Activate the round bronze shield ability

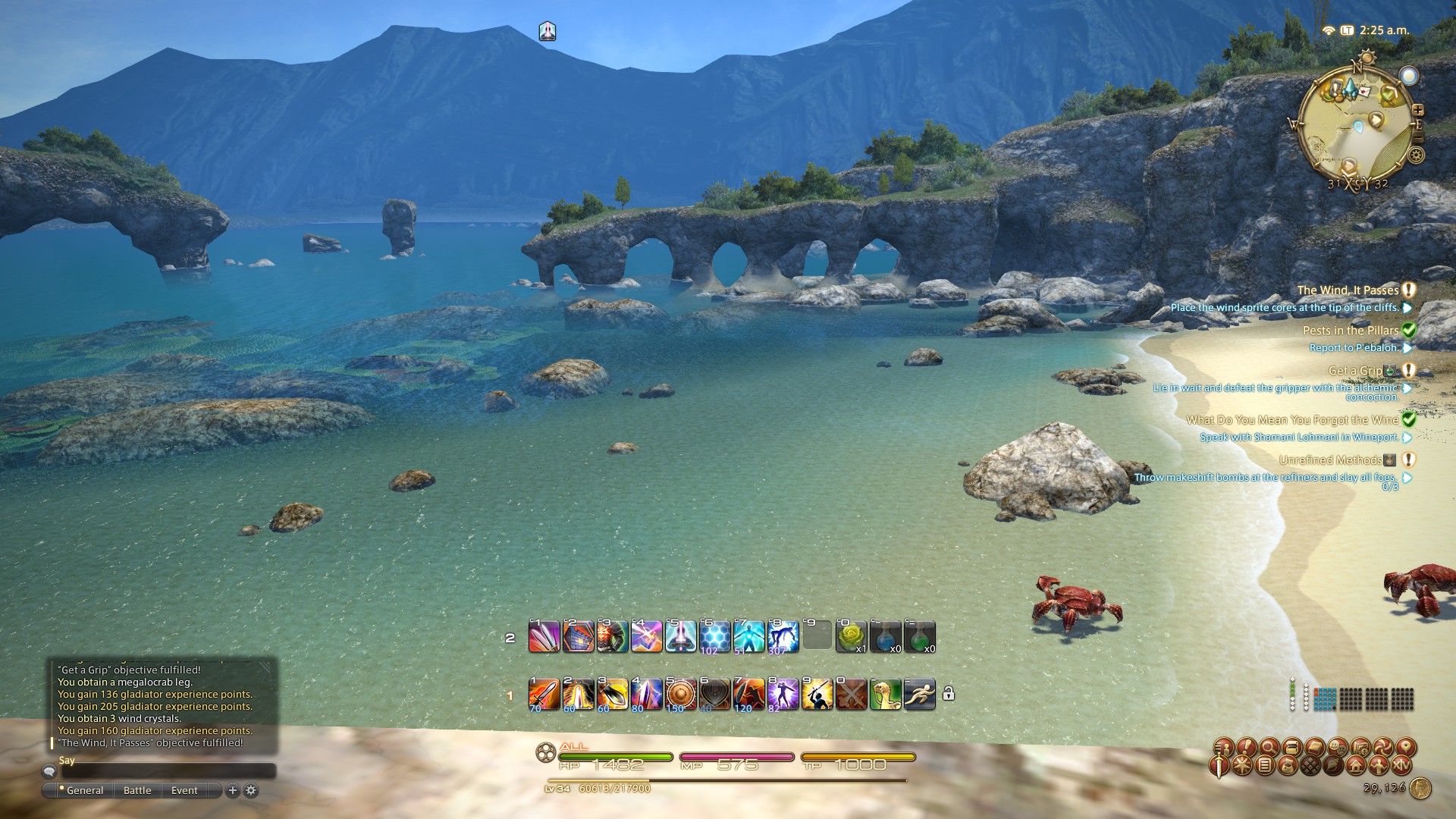[x=680, y=694]
